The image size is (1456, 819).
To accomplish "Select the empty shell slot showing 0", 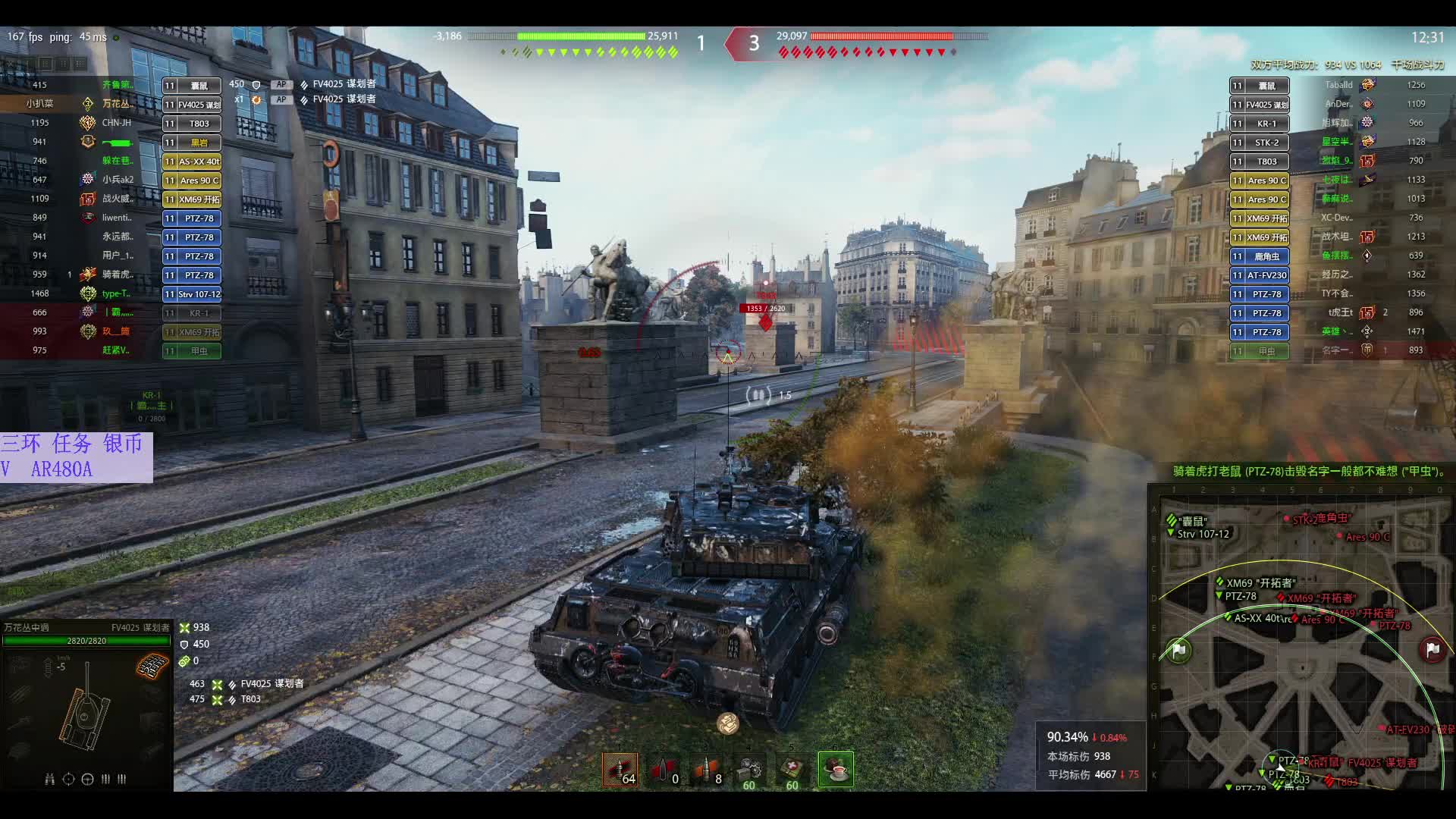I will pyautogui.click(x=663, y=770).
